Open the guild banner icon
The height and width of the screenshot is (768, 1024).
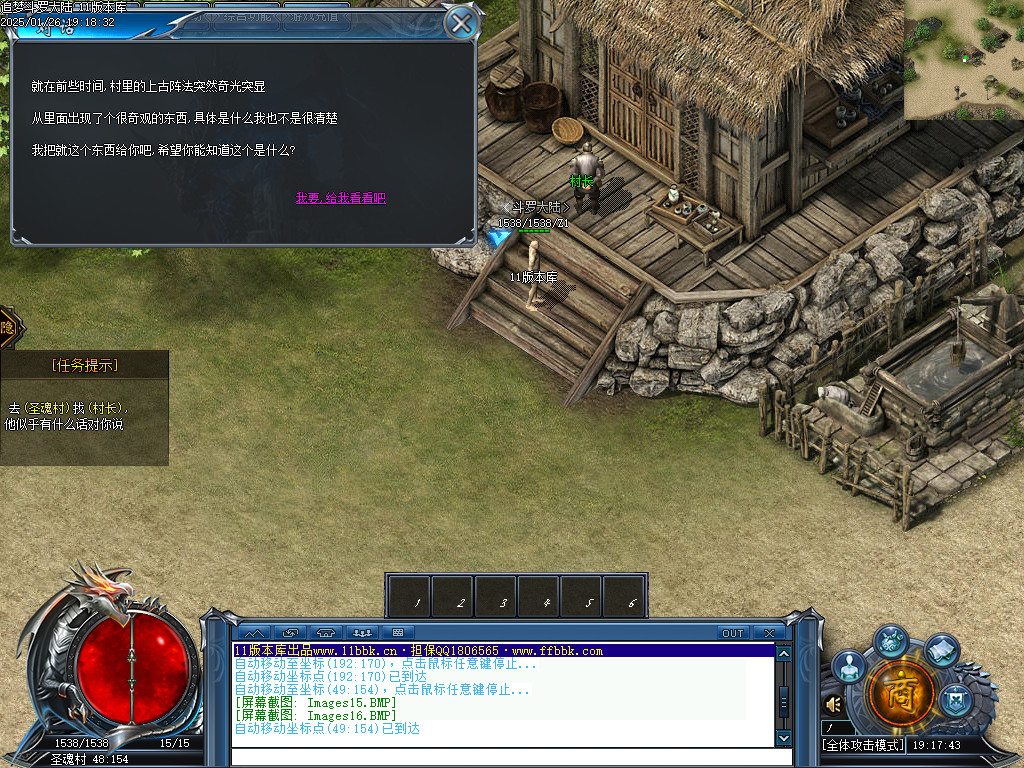[955, 698]
